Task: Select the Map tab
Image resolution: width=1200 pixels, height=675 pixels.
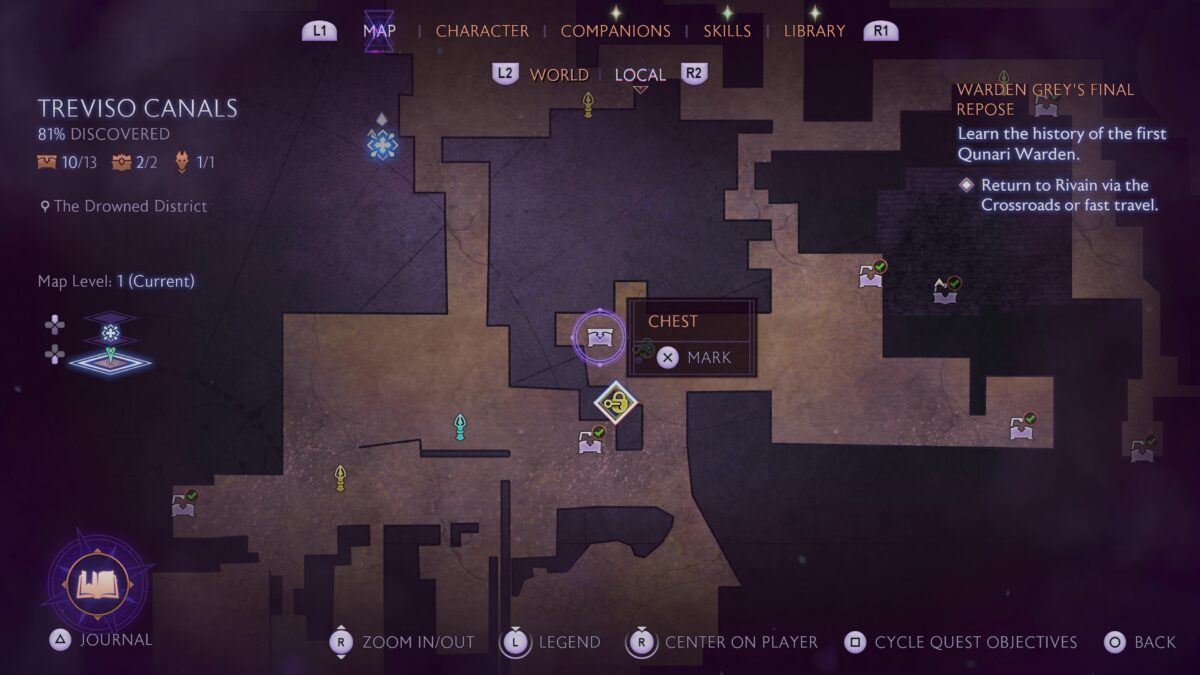Action: coord(379,31)
